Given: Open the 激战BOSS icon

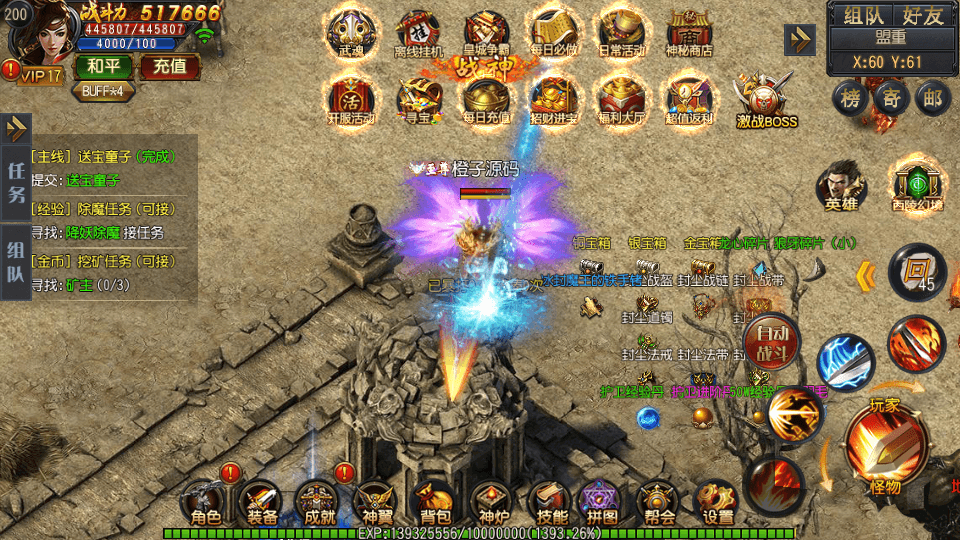Looking at the screenshot, I should 766,103.
